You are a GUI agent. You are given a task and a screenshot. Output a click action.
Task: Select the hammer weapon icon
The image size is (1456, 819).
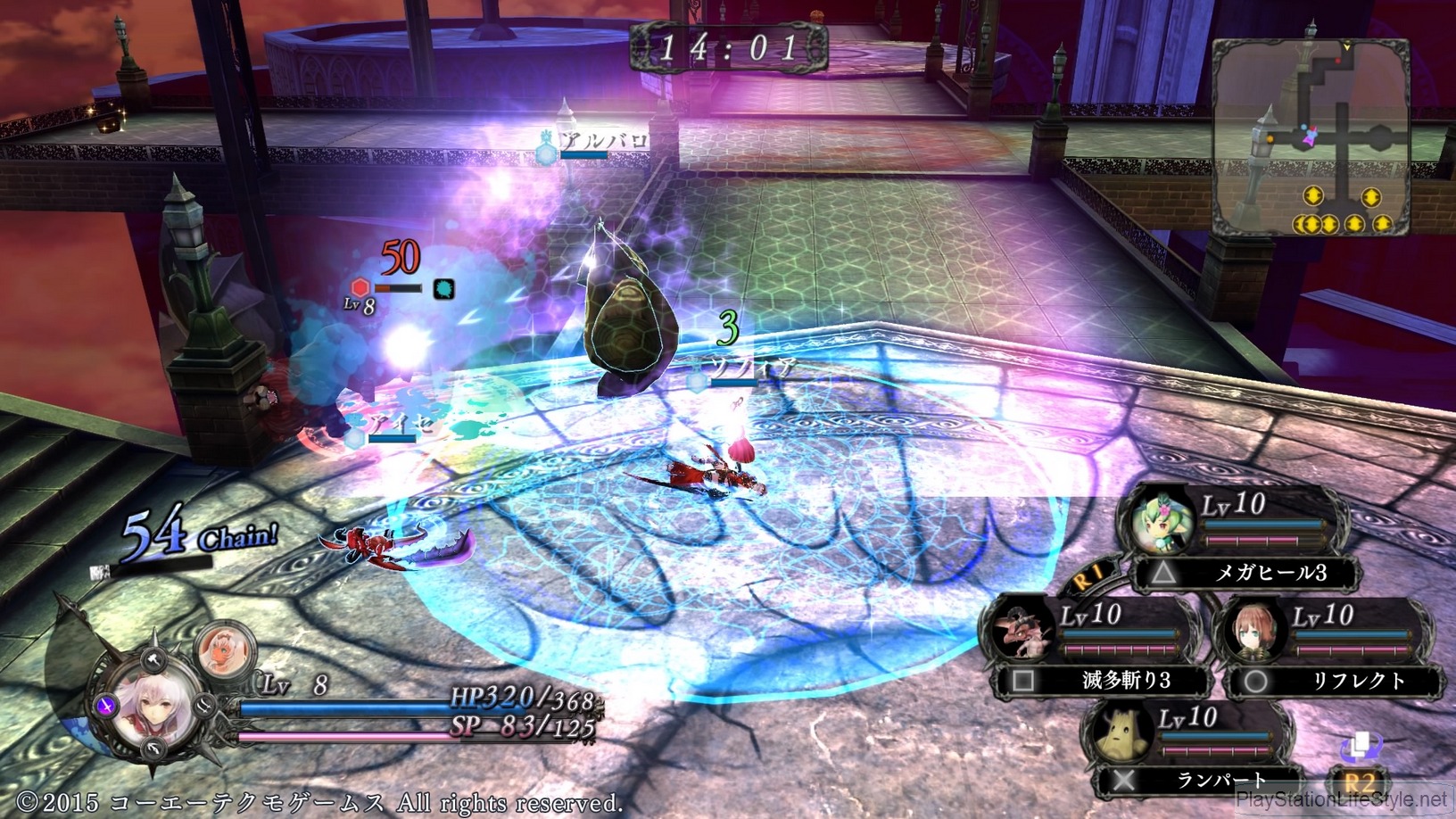tap(153, 659)
